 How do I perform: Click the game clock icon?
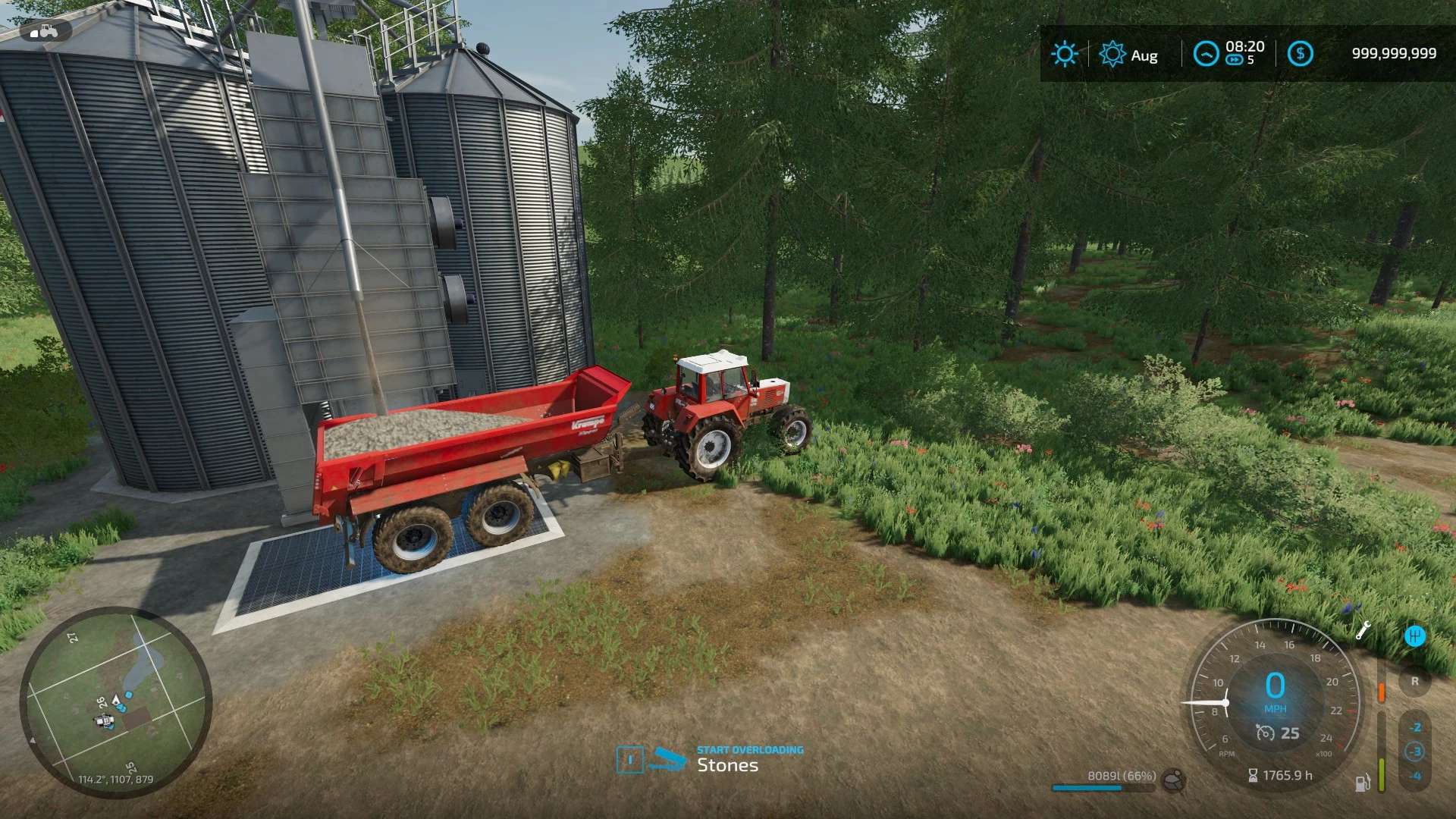pos(1206,54)
